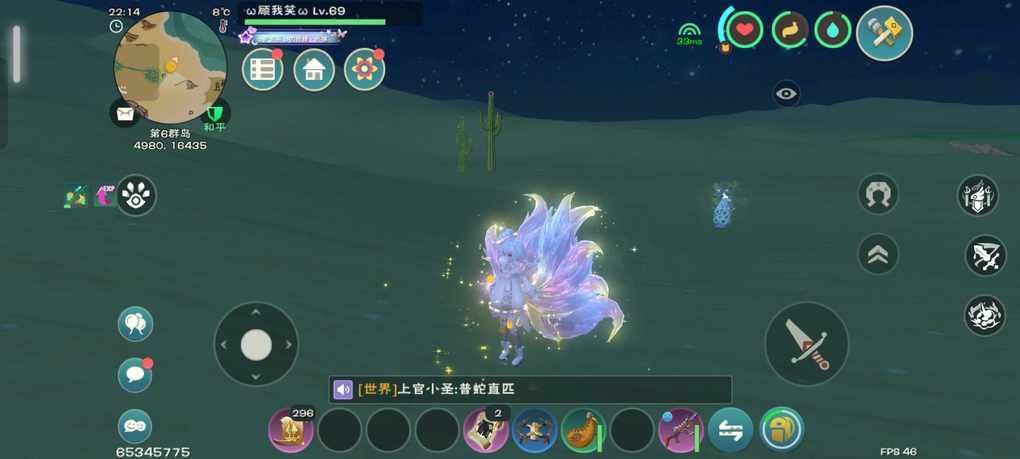Open the task list menu button
The image size is (1020, 459).
pos(263,69)
